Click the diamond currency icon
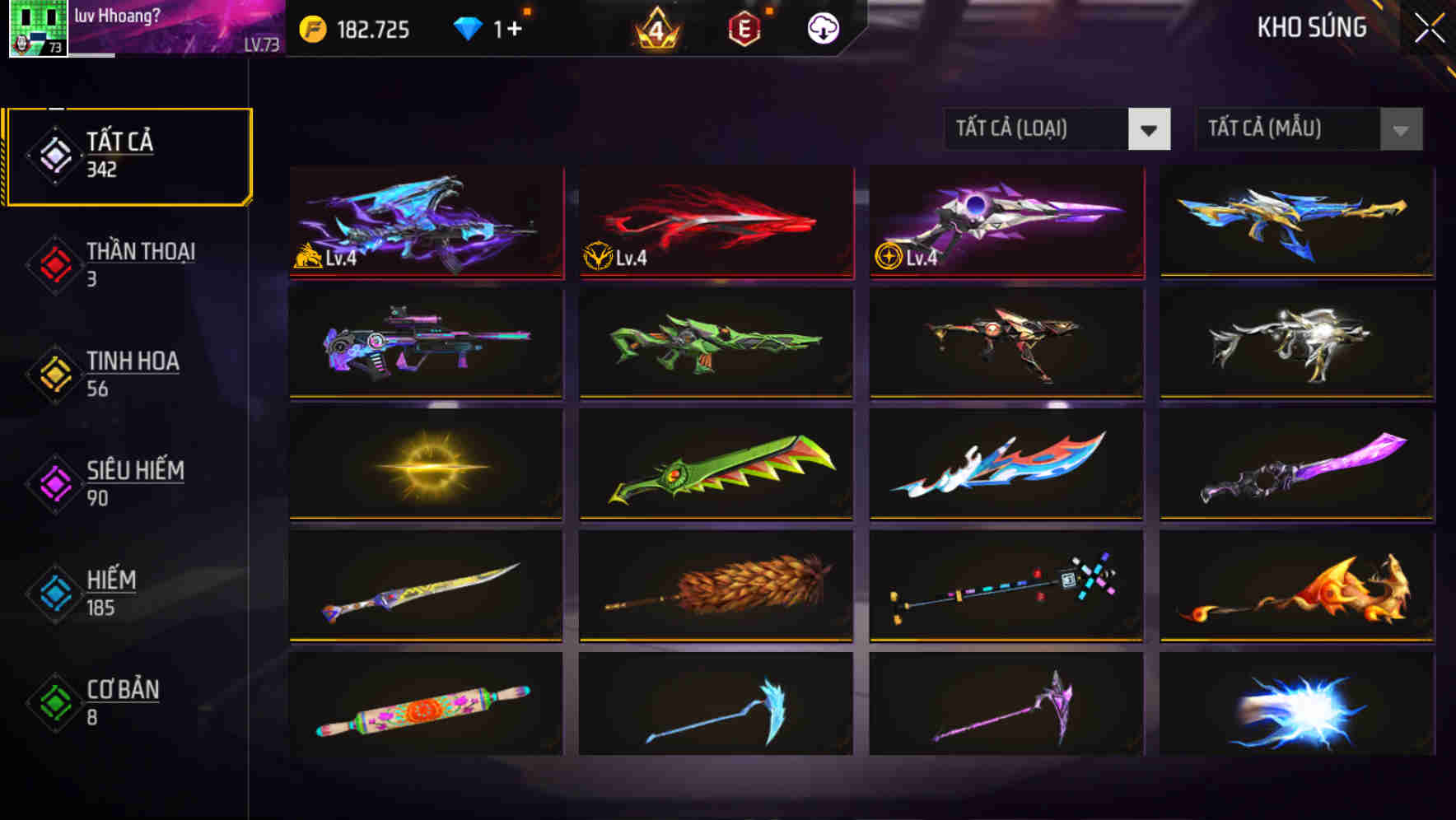Viewport: 1456px width, 820px height. tap(466, 27)
